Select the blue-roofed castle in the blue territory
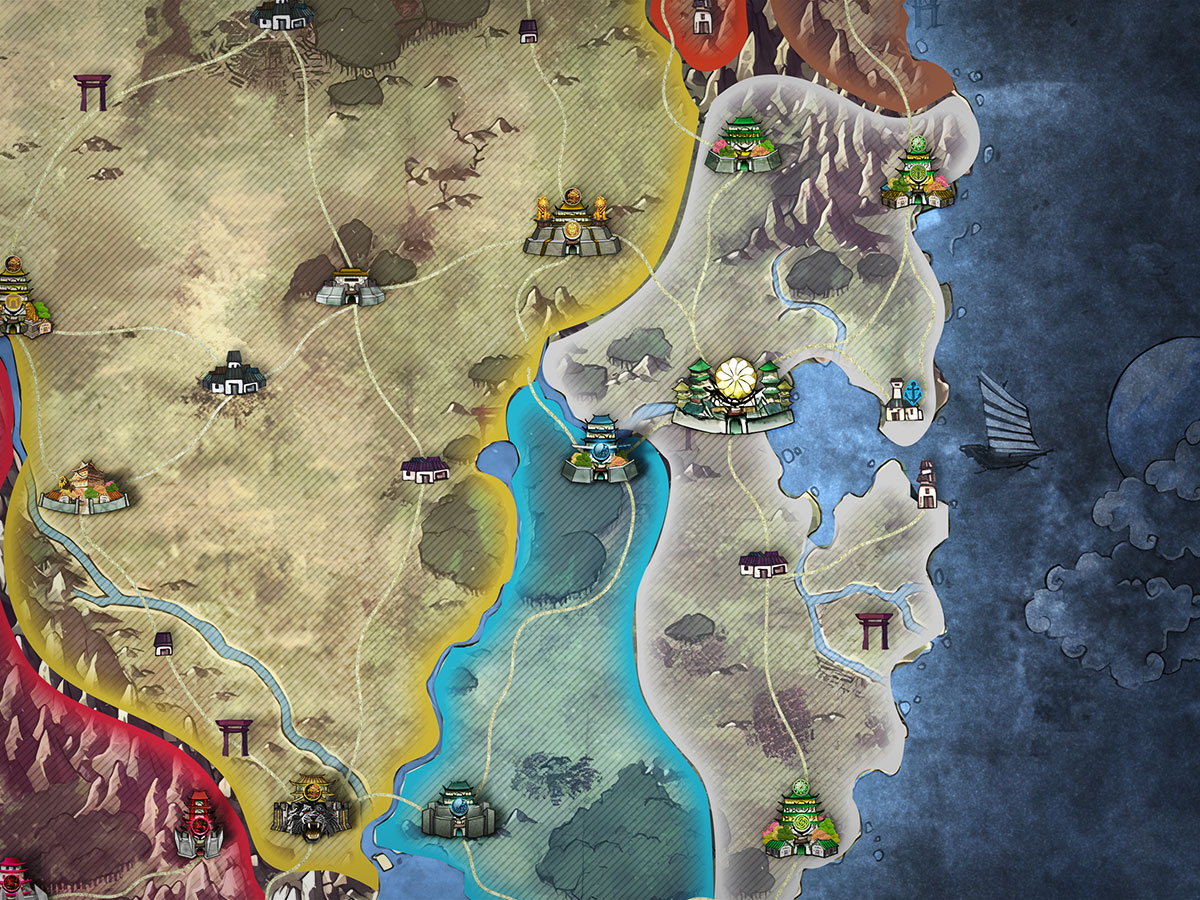1200x900 pixels. 600,451
